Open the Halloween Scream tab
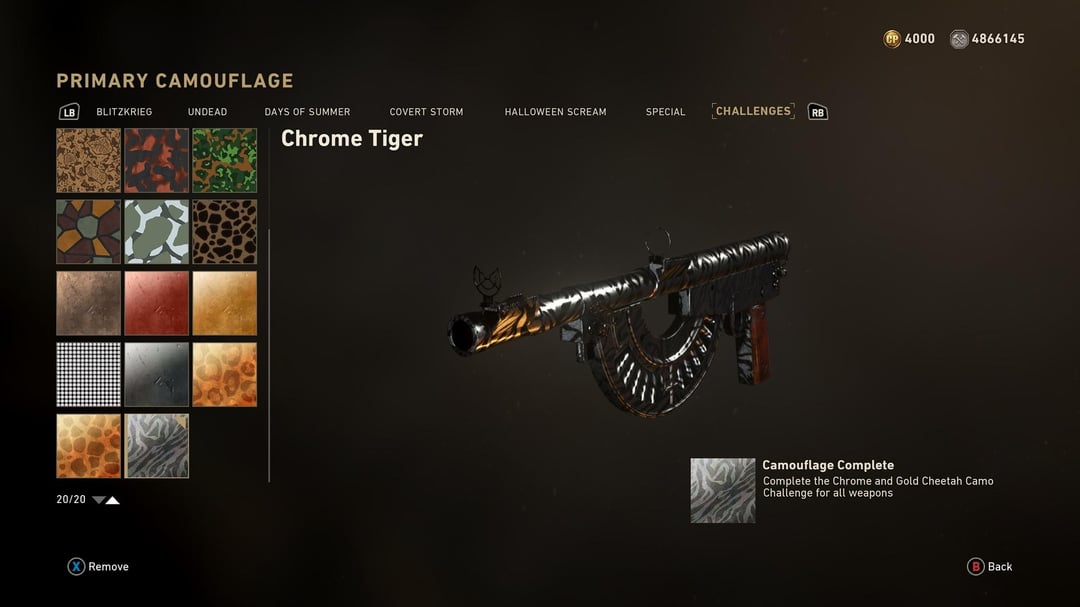The width and height of the screenshot is (1080, 607). [555, 112]
